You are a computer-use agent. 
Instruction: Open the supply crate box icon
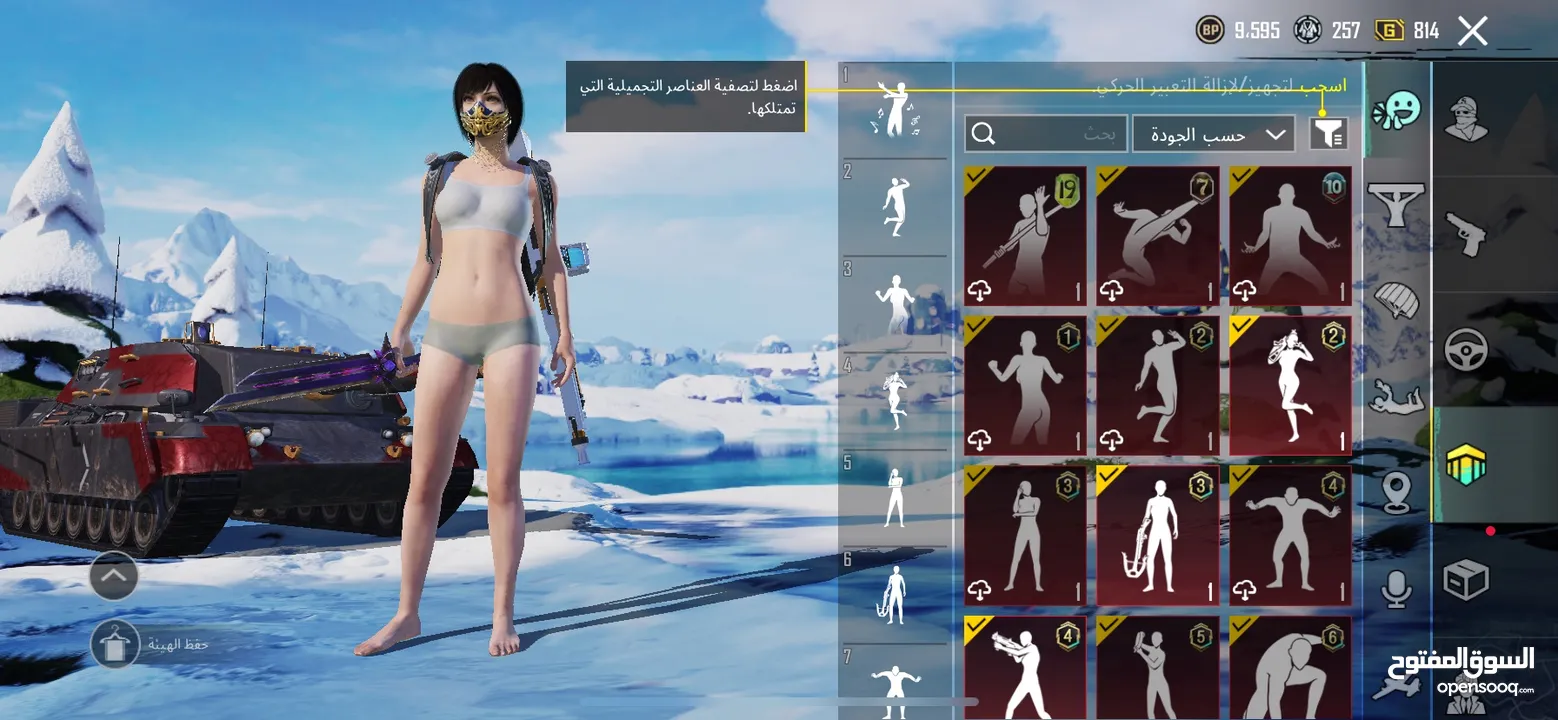coord(1465,578)
